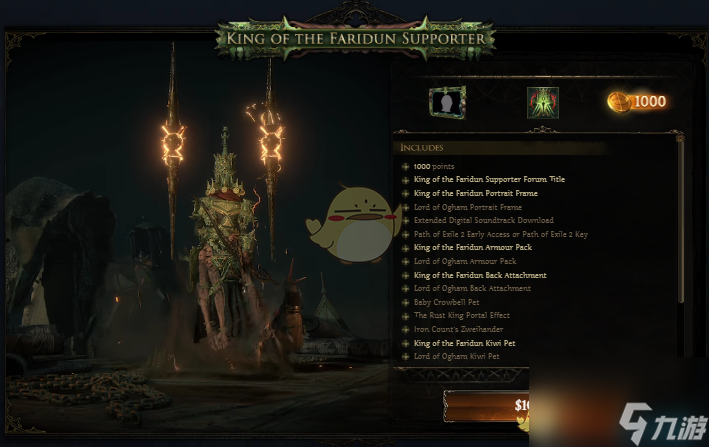Click the 1000 points coin icon
709x447 pixels.
619,102
